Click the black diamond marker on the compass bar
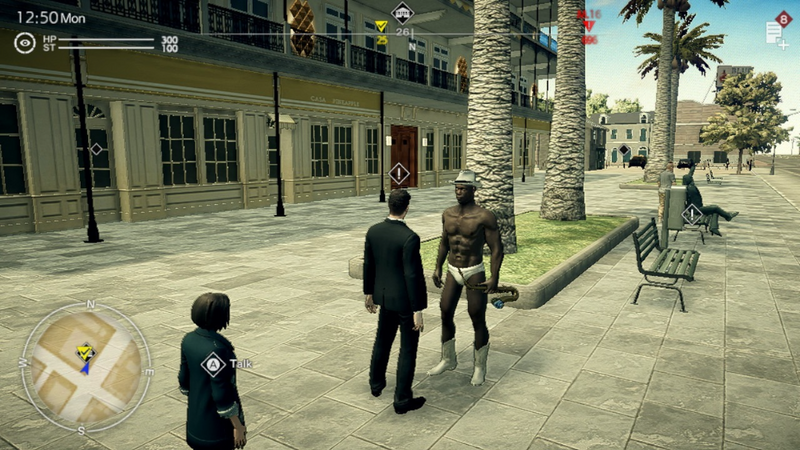 402,13
